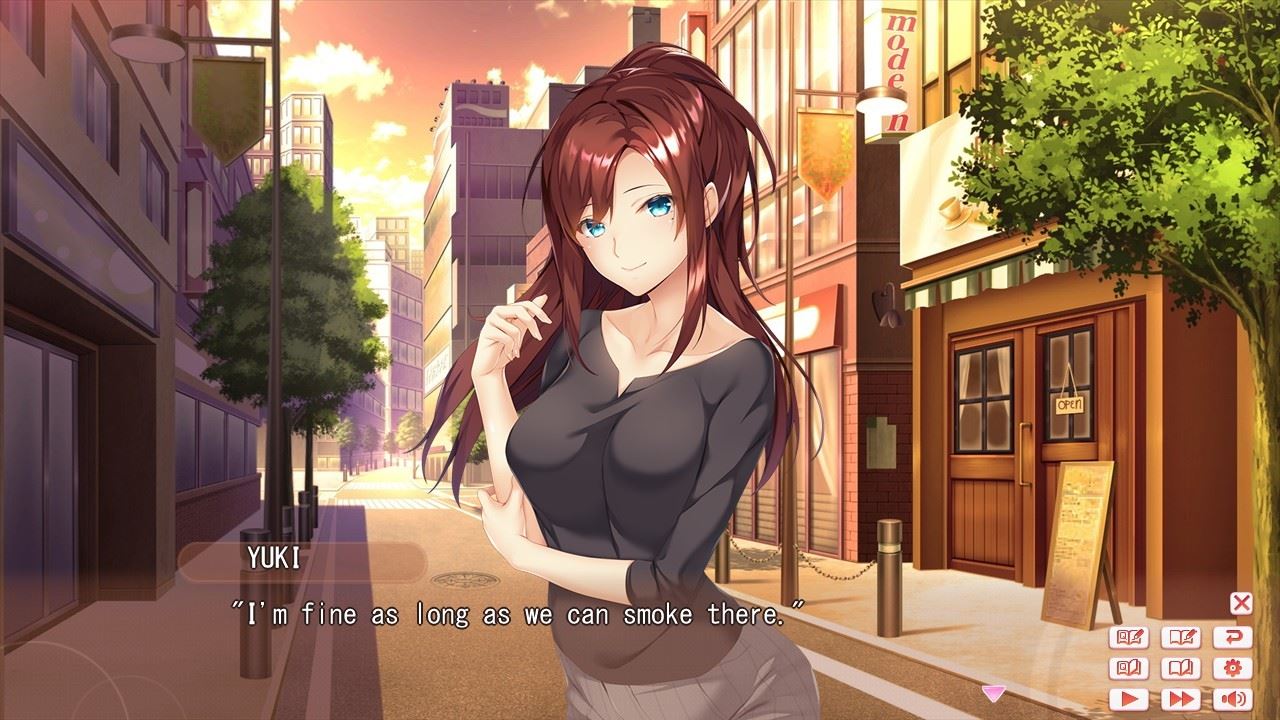Viewport: 1280px width, 720px height.
Task: Open settings with the gear icon
Action: (x=1232, y=668)
